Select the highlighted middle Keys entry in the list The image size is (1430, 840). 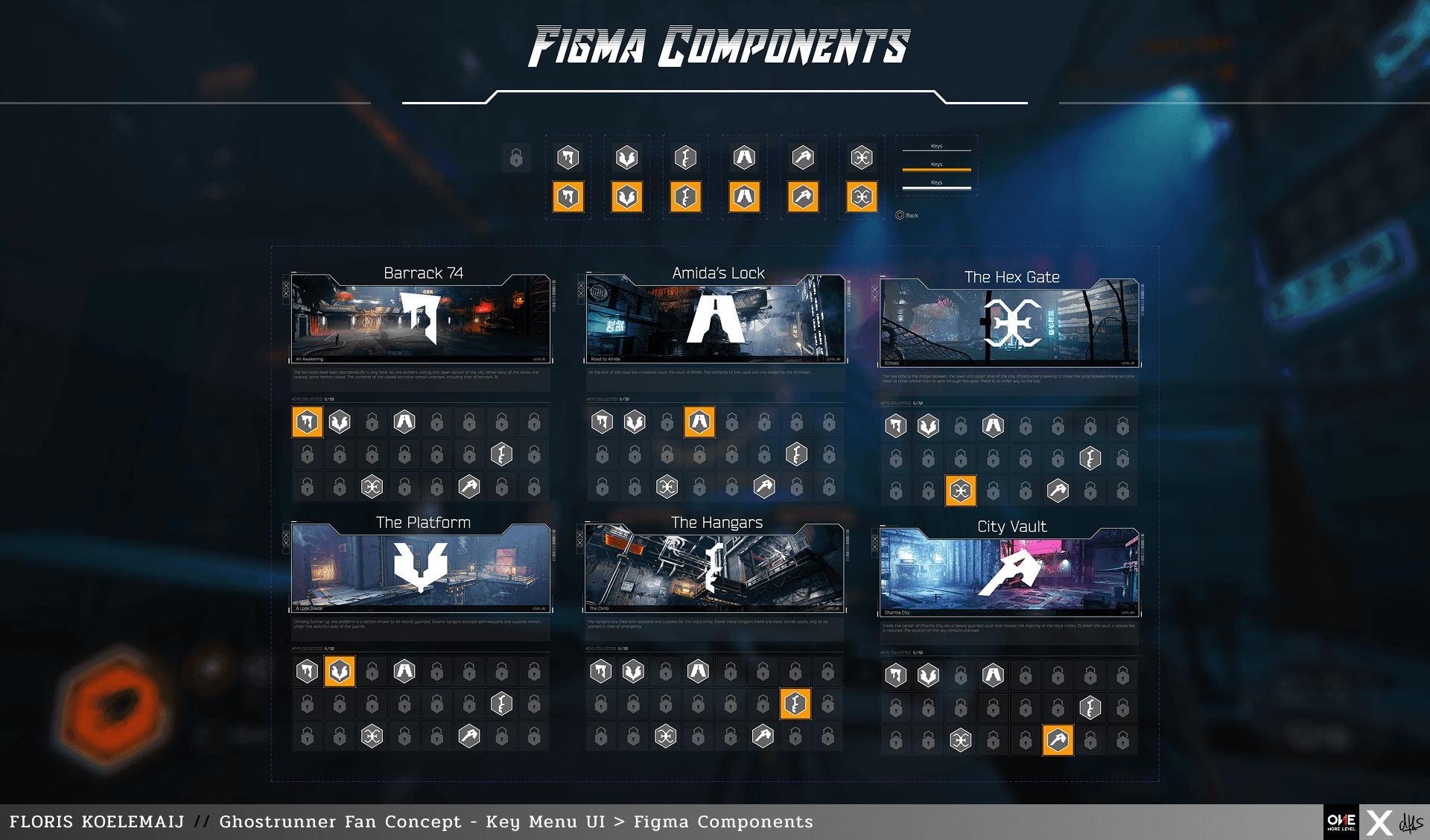pos(936,167)
